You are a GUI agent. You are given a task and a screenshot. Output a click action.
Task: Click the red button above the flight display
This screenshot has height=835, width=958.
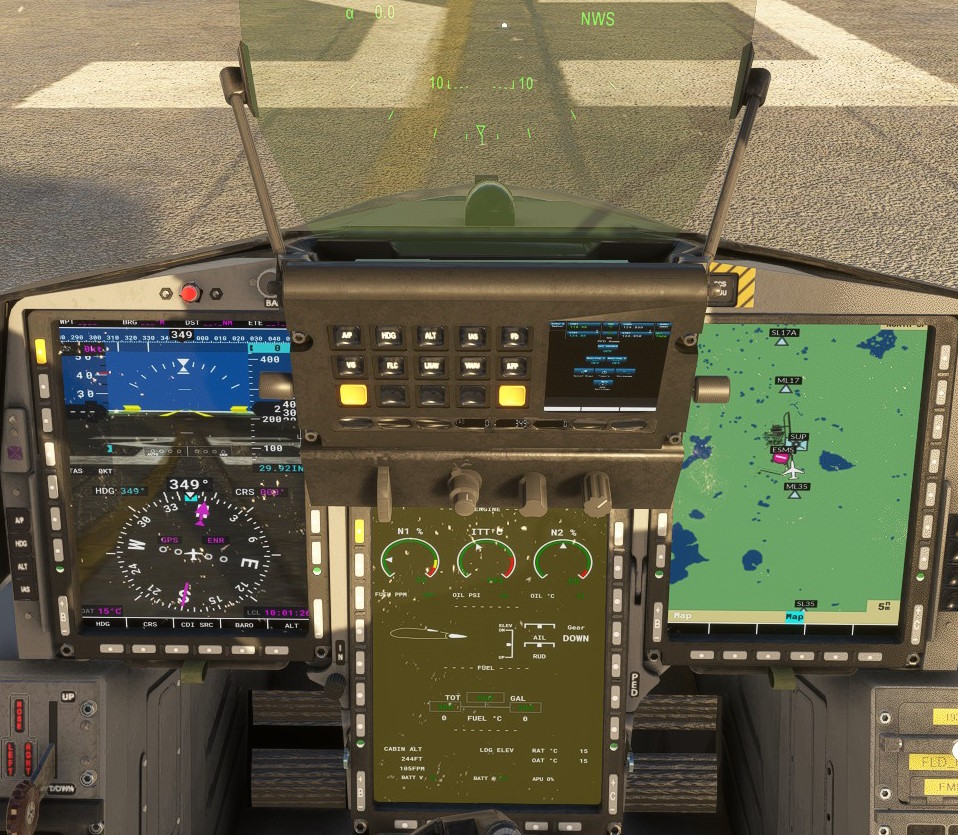tap(189, 294)
